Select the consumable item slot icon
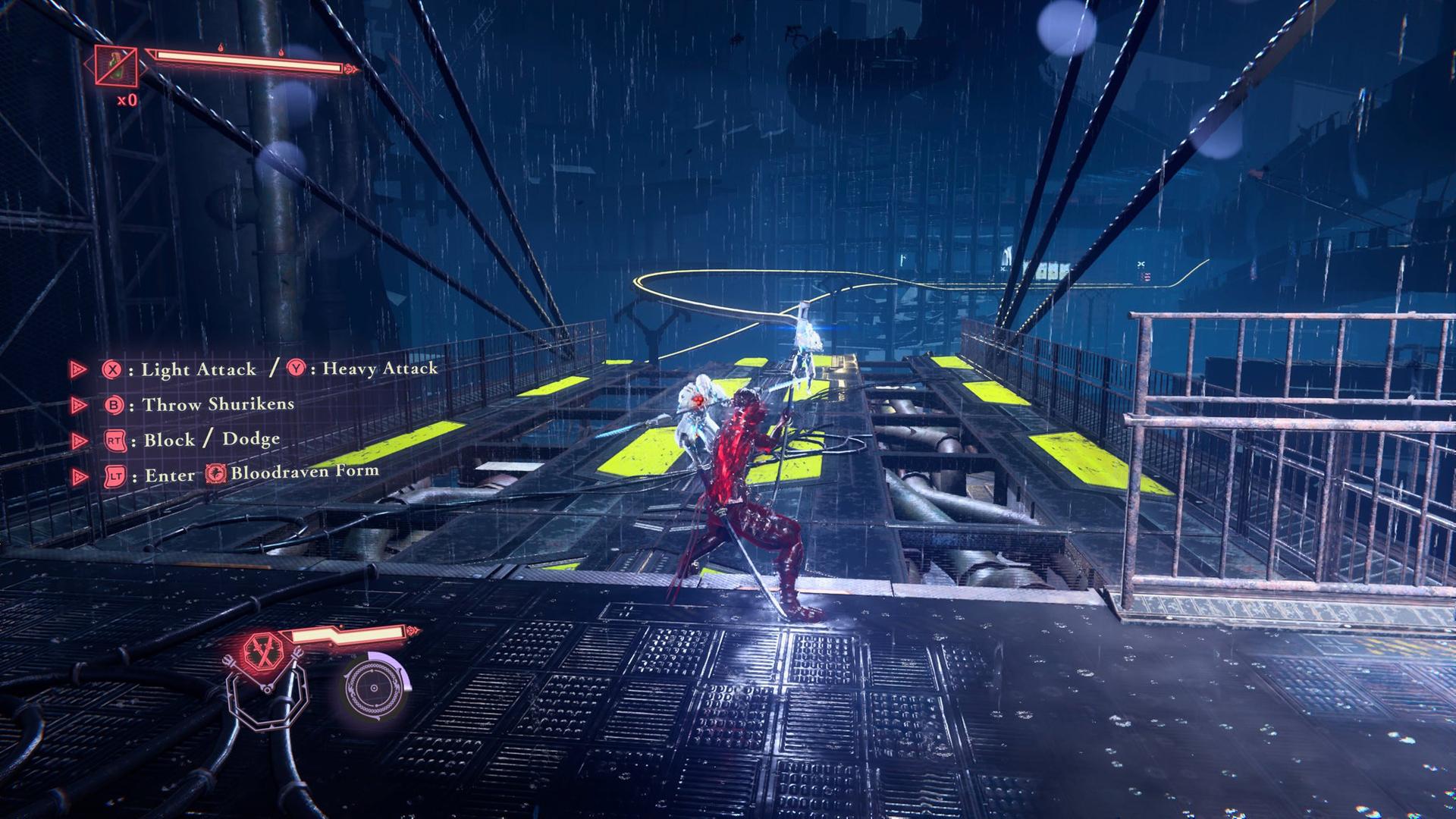 pos(116,67)
